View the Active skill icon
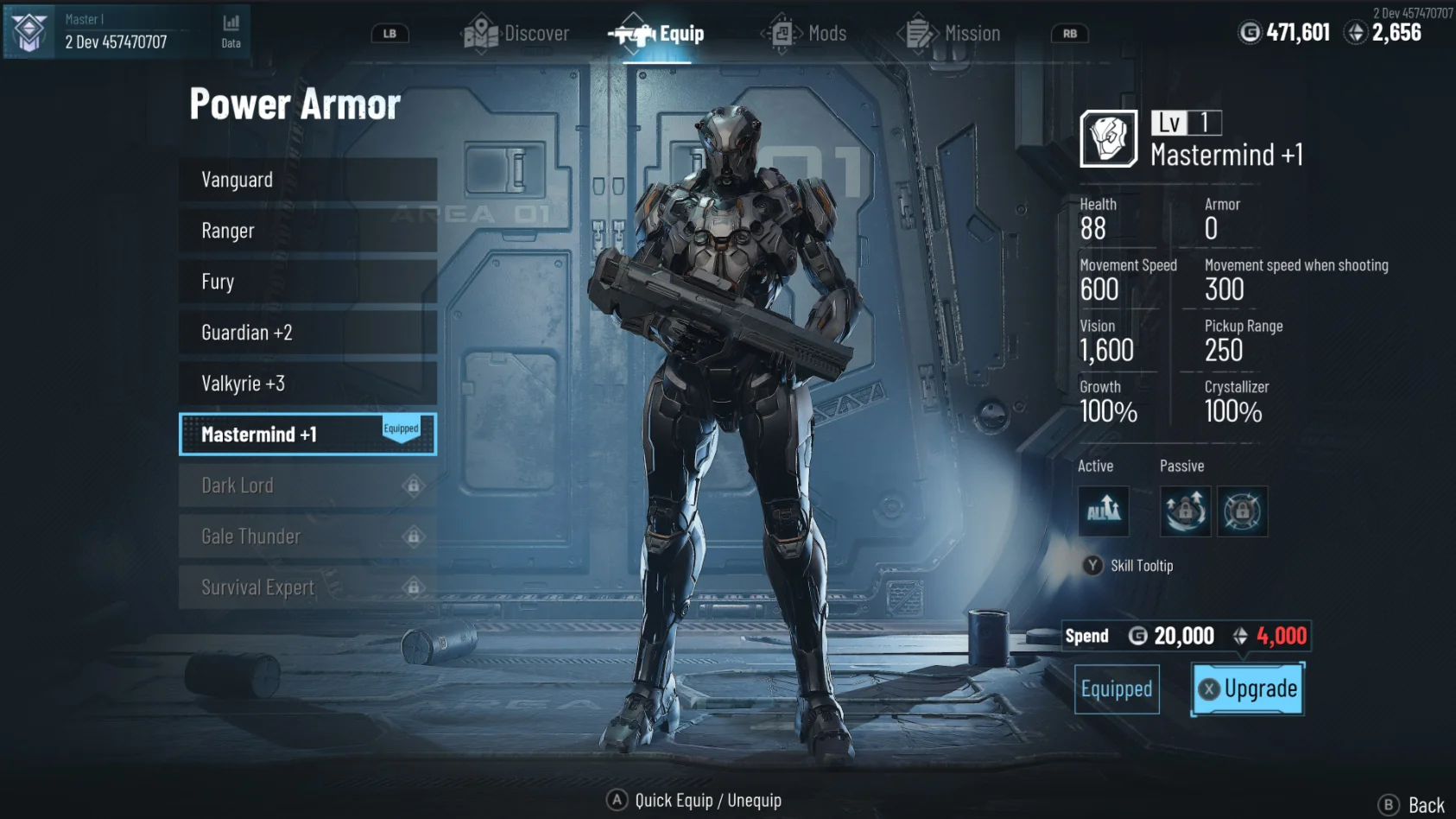 click(1103, 511)
